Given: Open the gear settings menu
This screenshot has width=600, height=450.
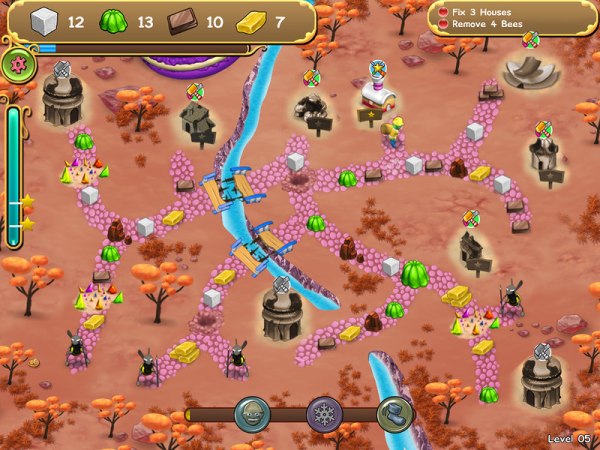Looking at the screenshot, I should click(x=19, y=65).
